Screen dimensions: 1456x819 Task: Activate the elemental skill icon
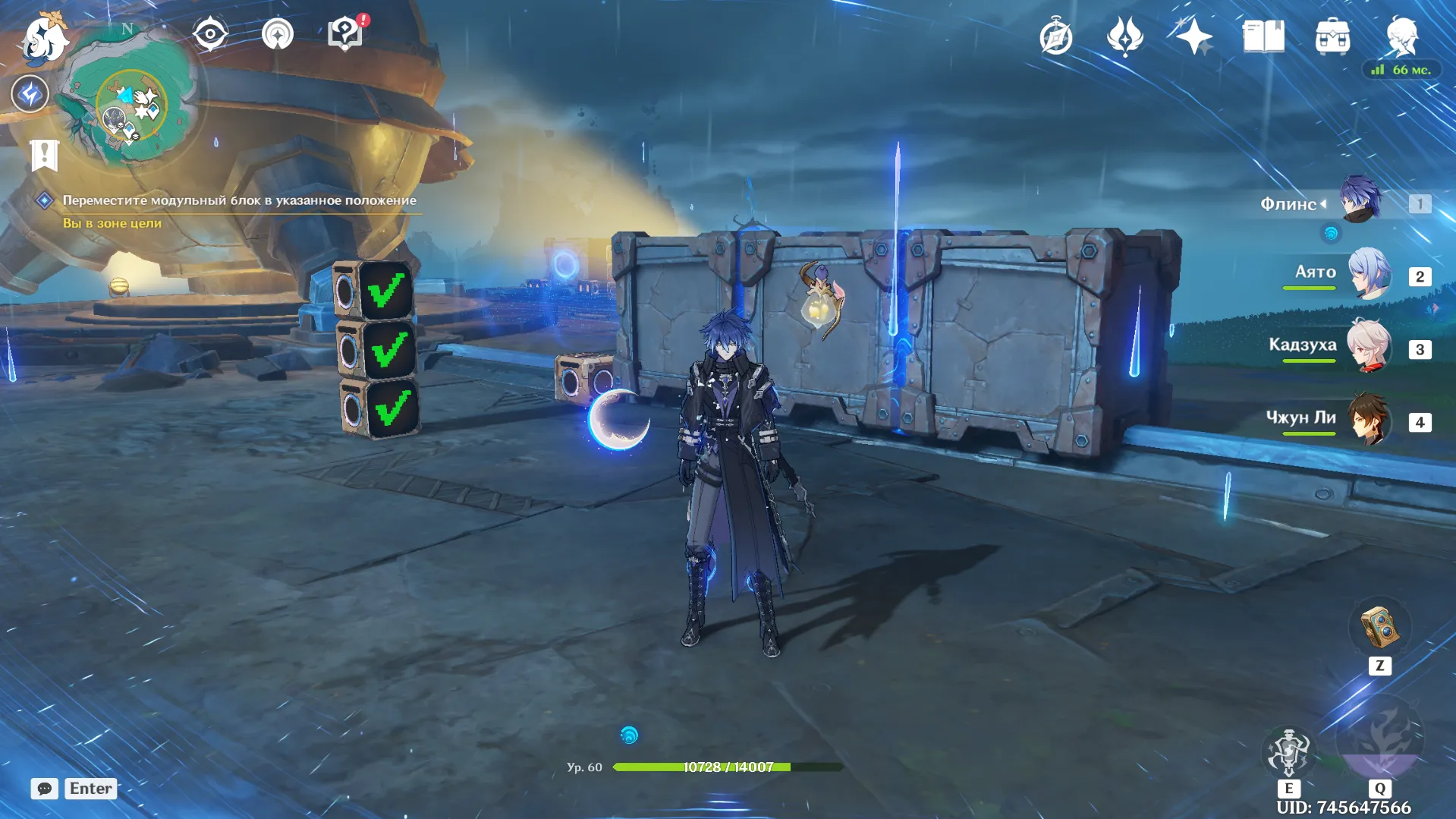click(x=1288, y=751)
